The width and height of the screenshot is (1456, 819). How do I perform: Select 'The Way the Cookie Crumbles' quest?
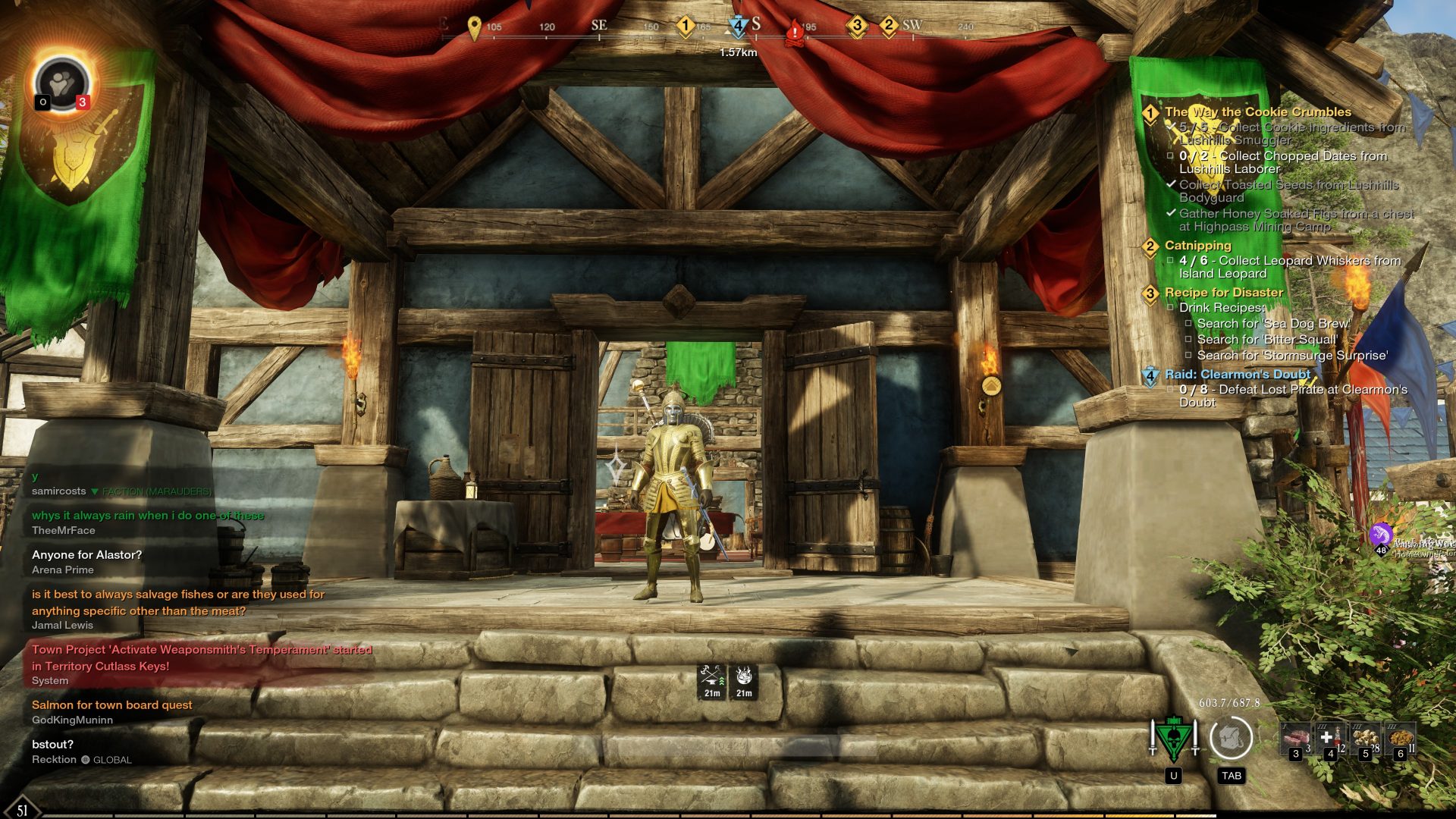pos(1257,112)
